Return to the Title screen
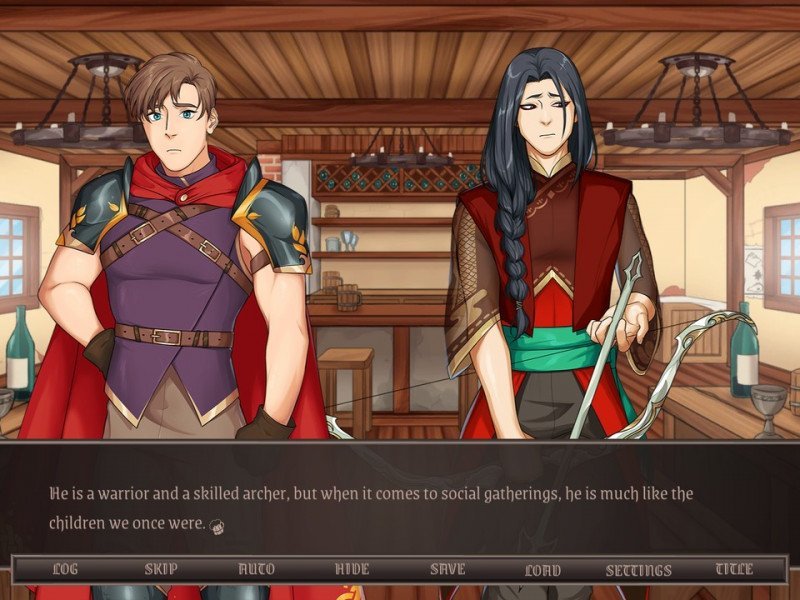 coord(735,569)
